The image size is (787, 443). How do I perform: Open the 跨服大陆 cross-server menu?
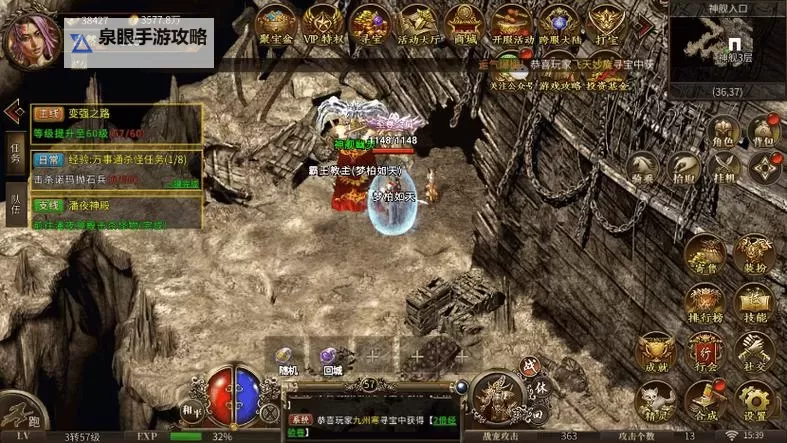(560, 23)
